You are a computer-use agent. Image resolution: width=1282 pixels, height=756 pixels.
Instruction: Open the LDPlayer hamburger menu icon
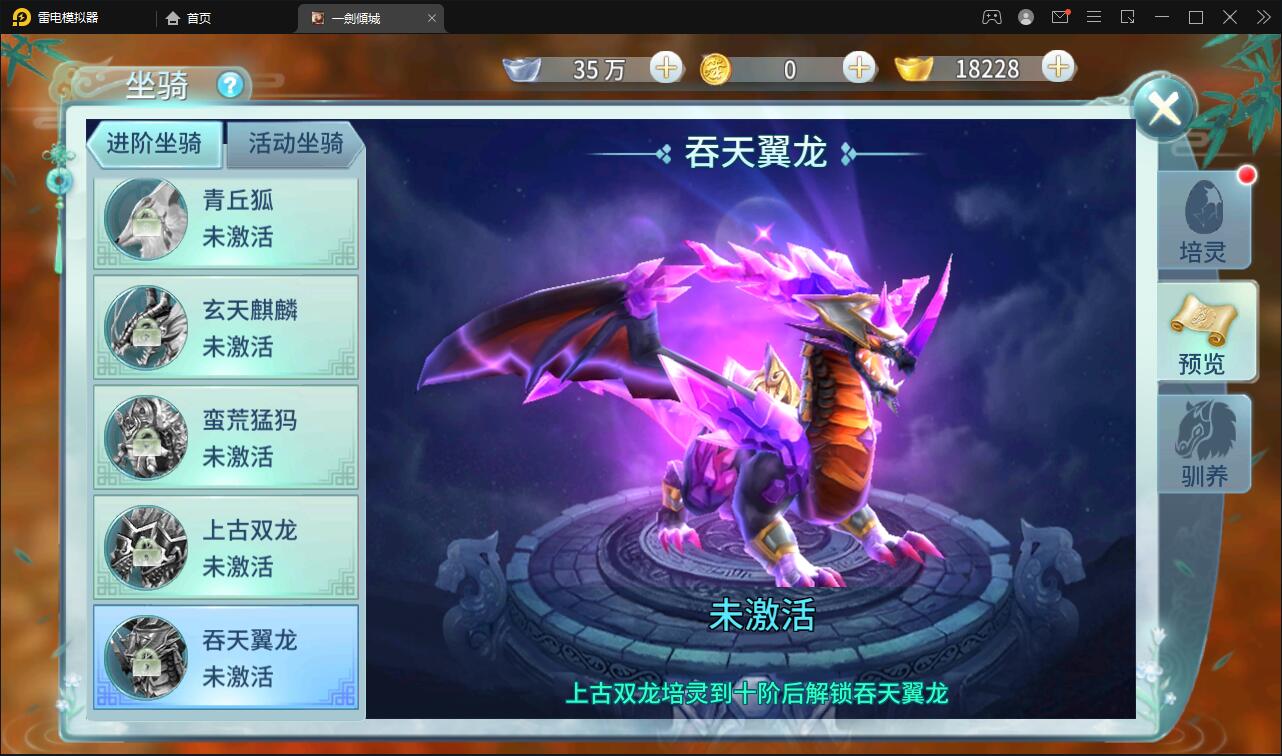click(x=1094, y=17)
